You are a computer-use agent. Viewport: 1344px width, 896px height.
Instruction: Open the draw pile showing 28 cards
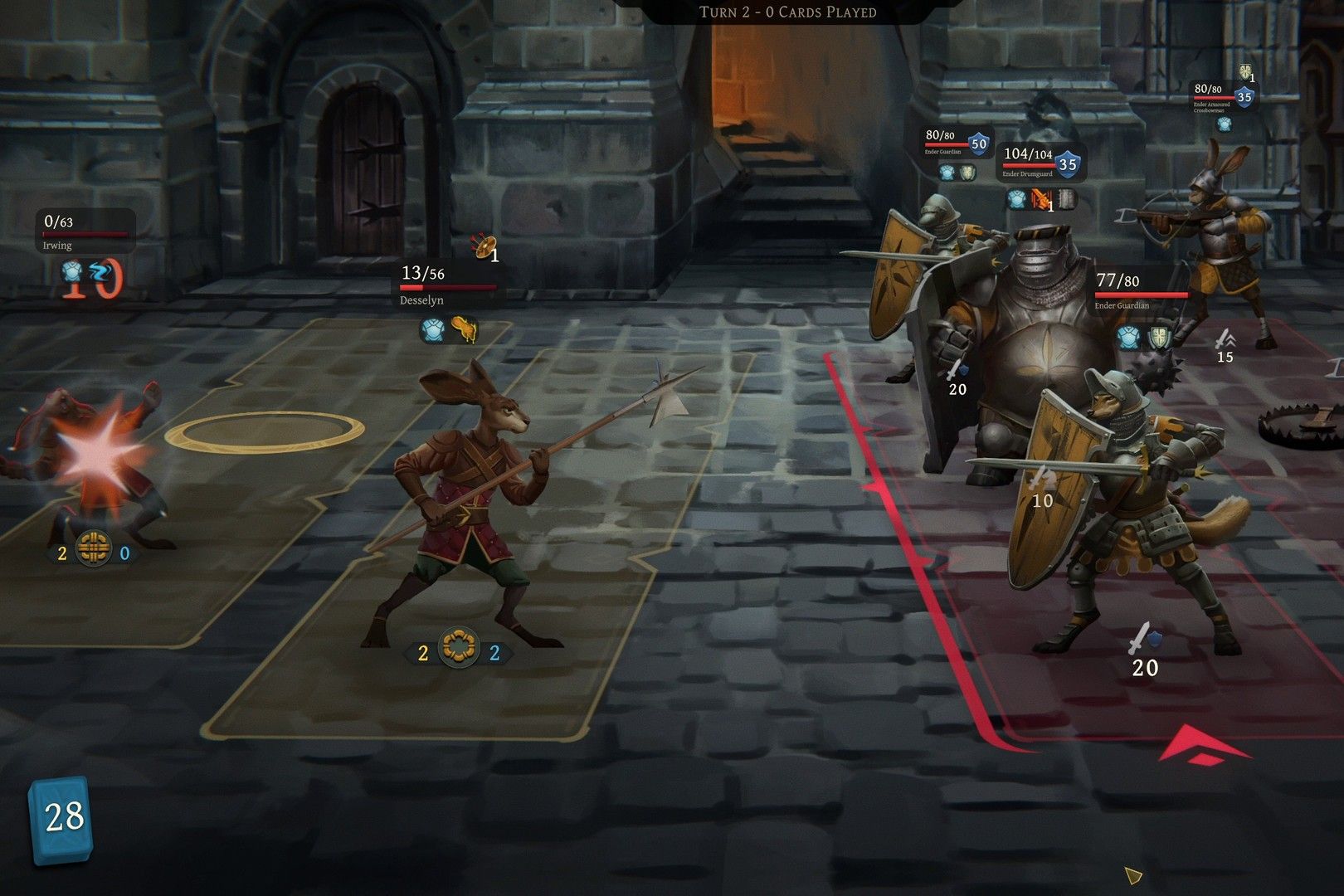61,819
